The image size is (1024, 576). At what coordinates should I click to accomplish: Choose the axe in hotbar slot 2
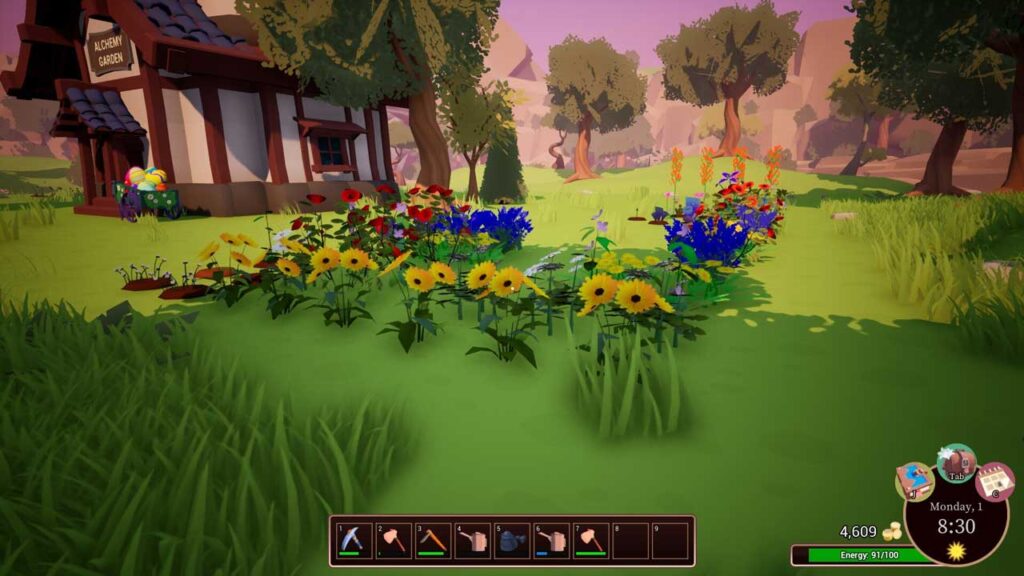(393, 541)
